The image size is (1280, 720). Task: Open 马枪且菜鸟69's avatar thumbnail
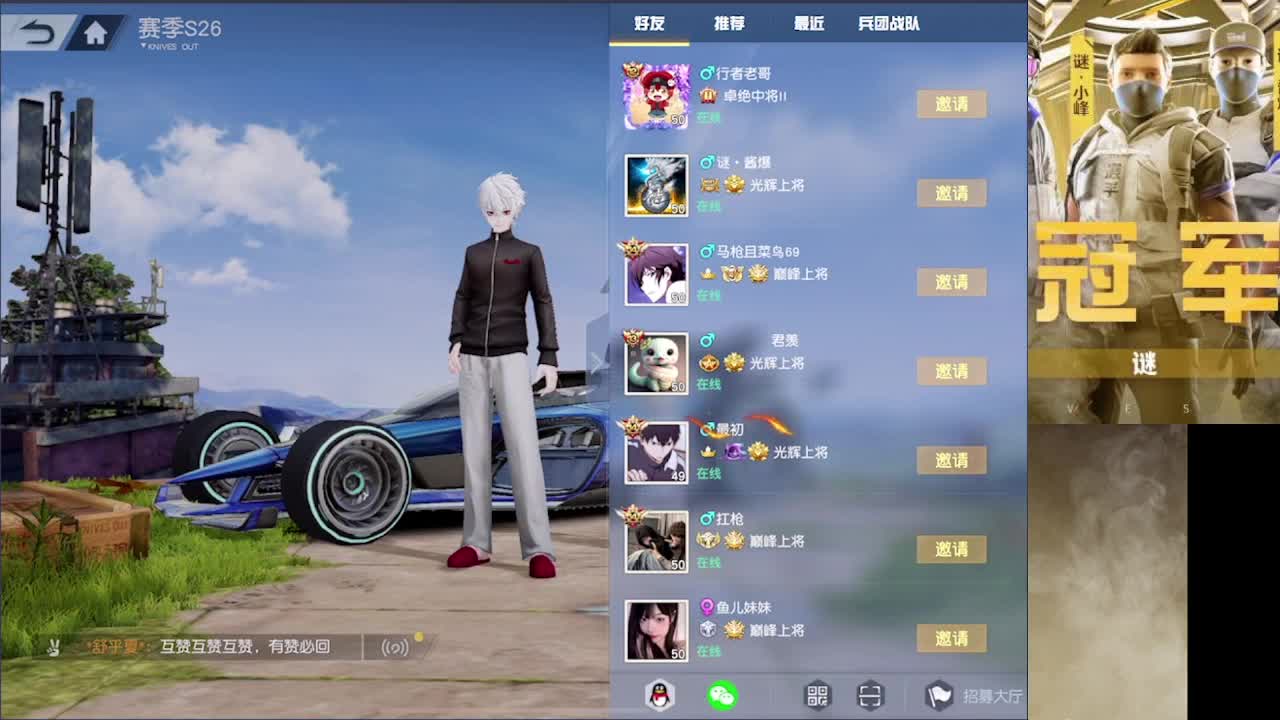coord(656,274)
